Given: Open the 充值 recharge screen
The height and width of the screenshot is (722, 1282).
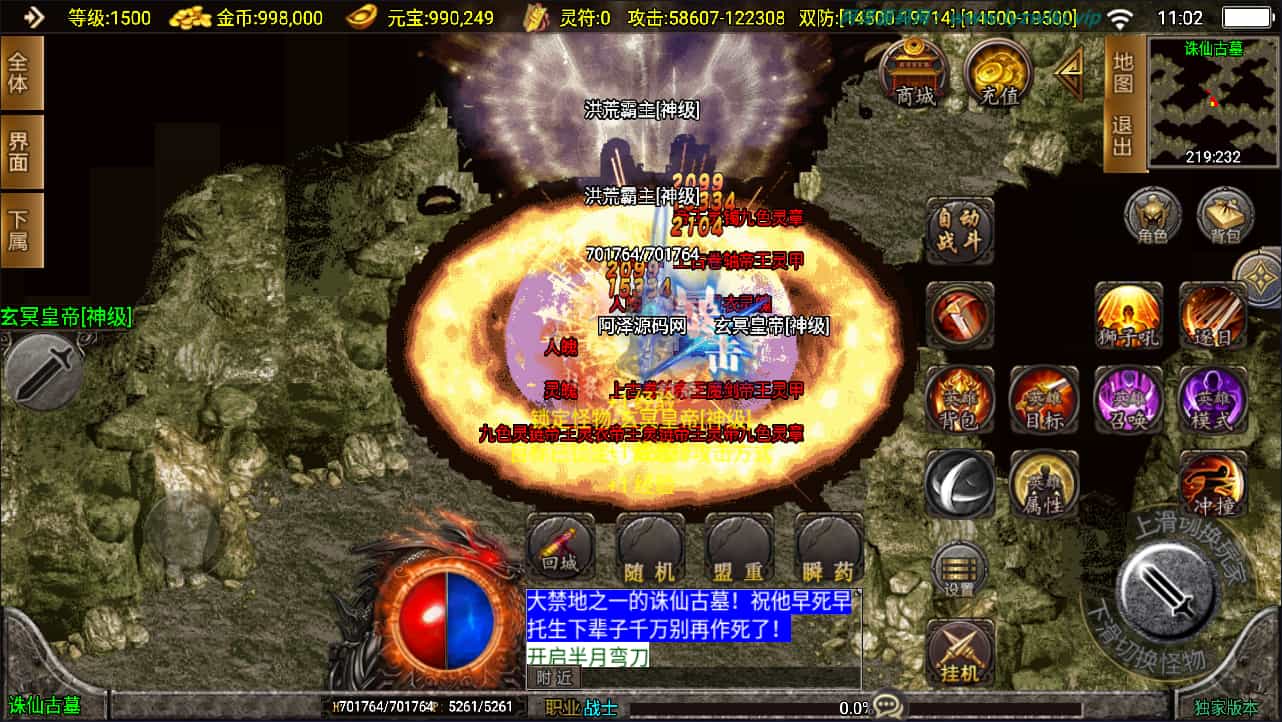Looking at the screenshot, I should click(x=999, y=73).
